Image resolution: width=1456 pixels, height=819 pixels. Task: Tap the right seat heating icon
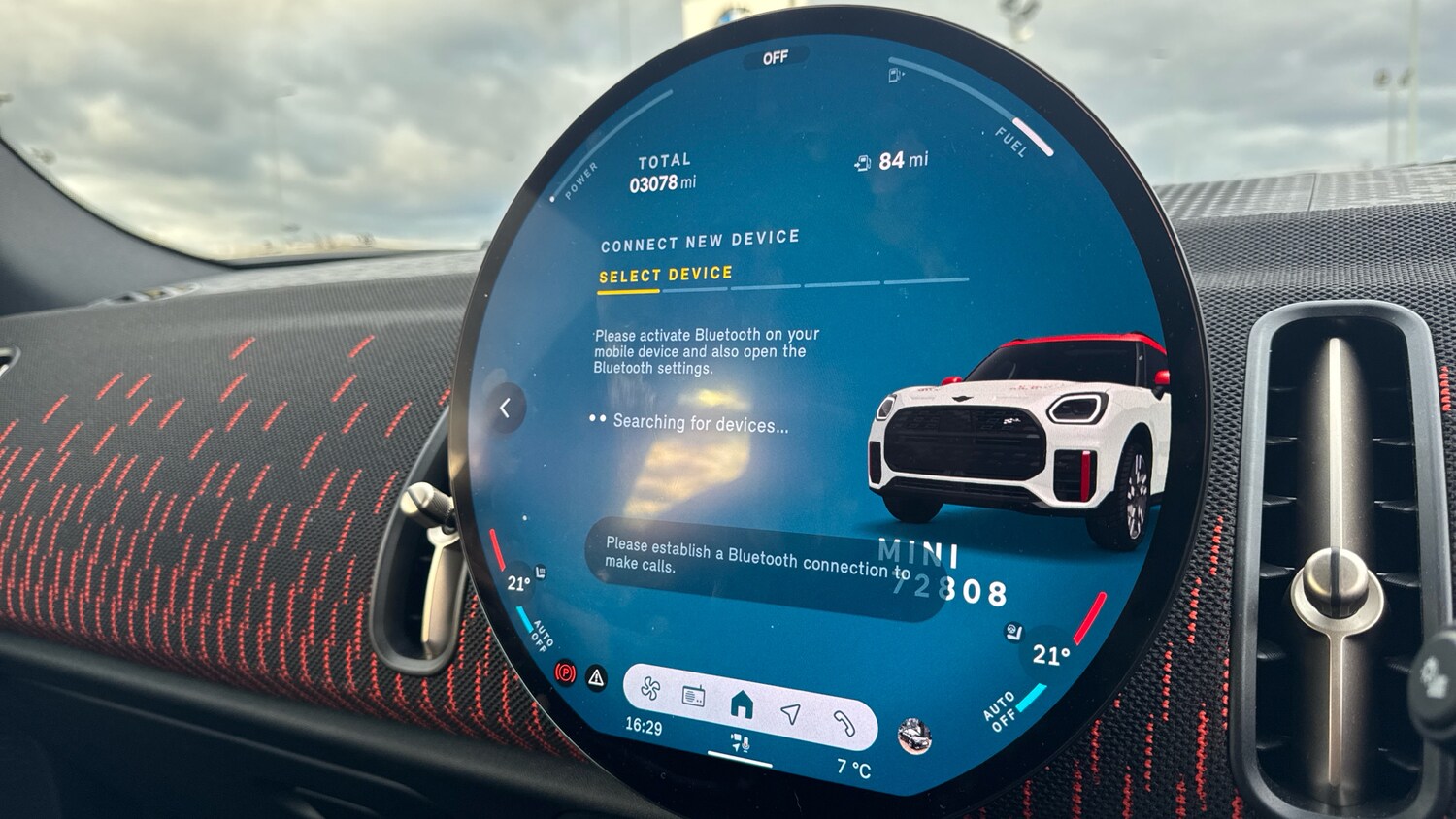click(x=1012, y=632)
